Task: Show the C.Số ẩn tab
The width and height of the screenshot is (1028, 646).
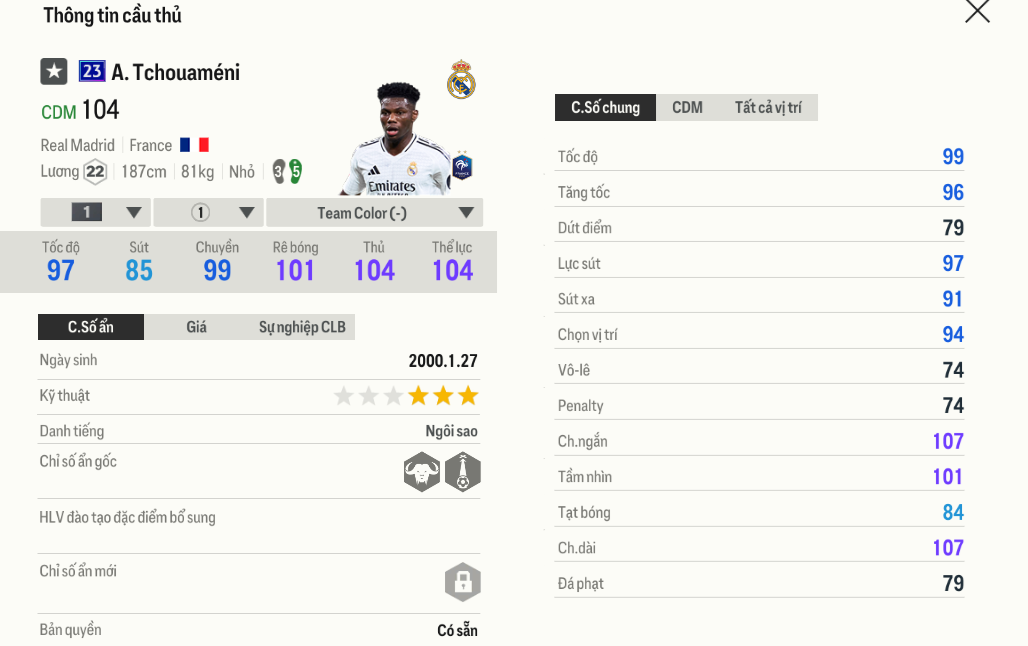Action: [x=91, y=327]
